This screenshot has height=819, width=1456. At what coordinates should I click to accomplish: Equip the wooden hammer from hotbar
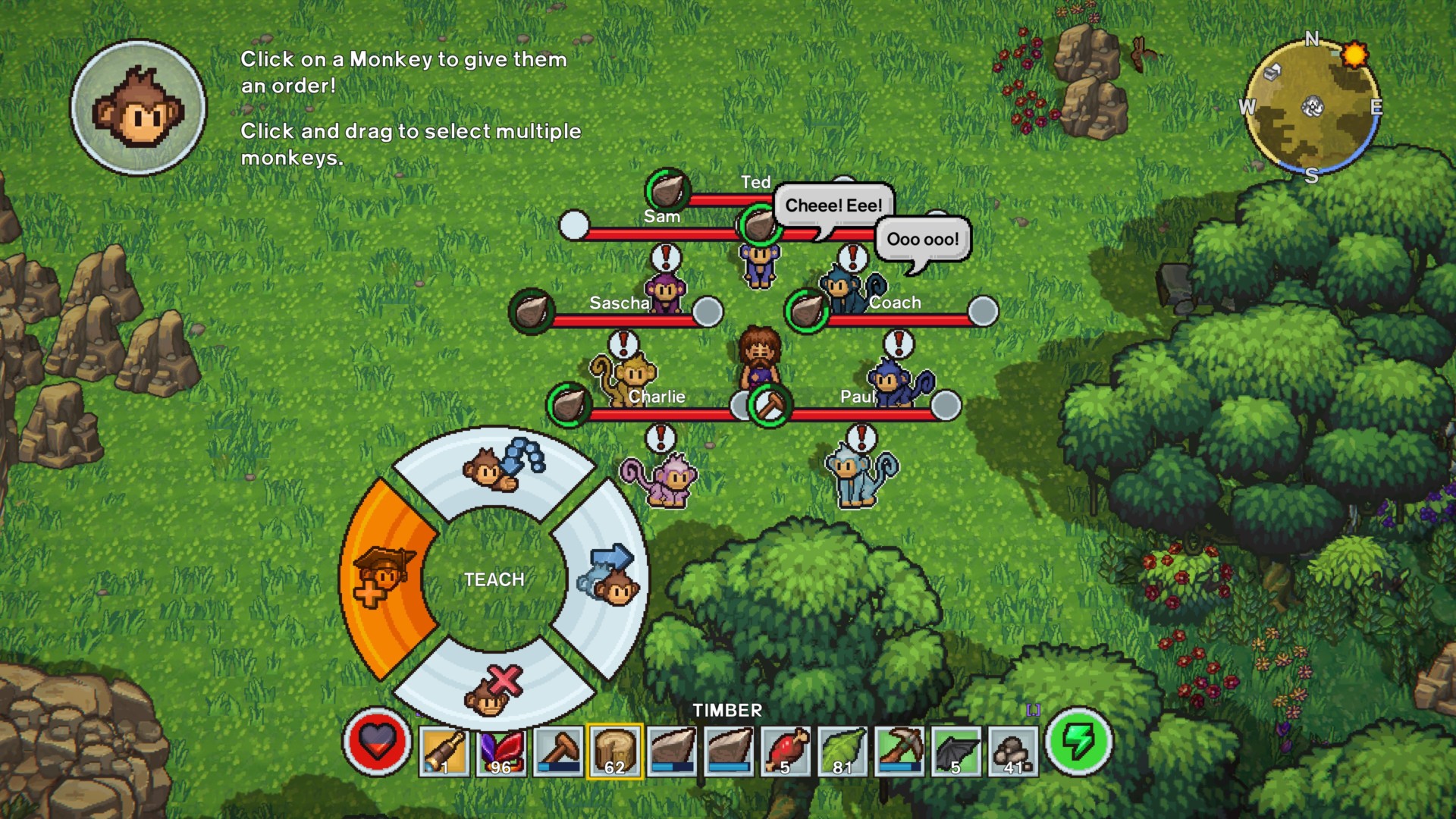(558, 751)
